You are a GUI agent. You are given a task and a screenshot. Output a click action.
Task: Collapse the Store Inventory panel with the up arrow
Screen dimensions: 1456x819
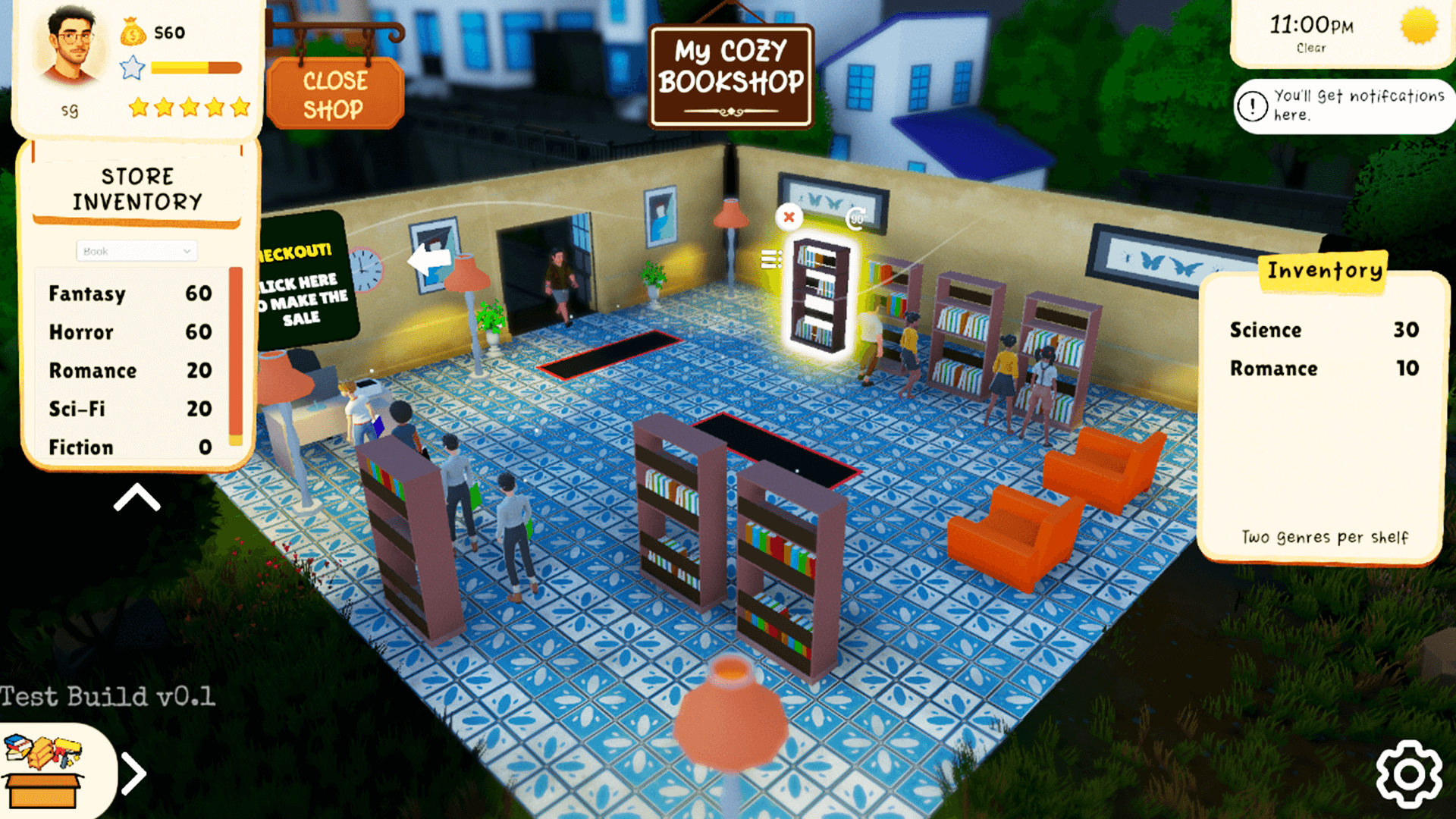pos(136,498)
